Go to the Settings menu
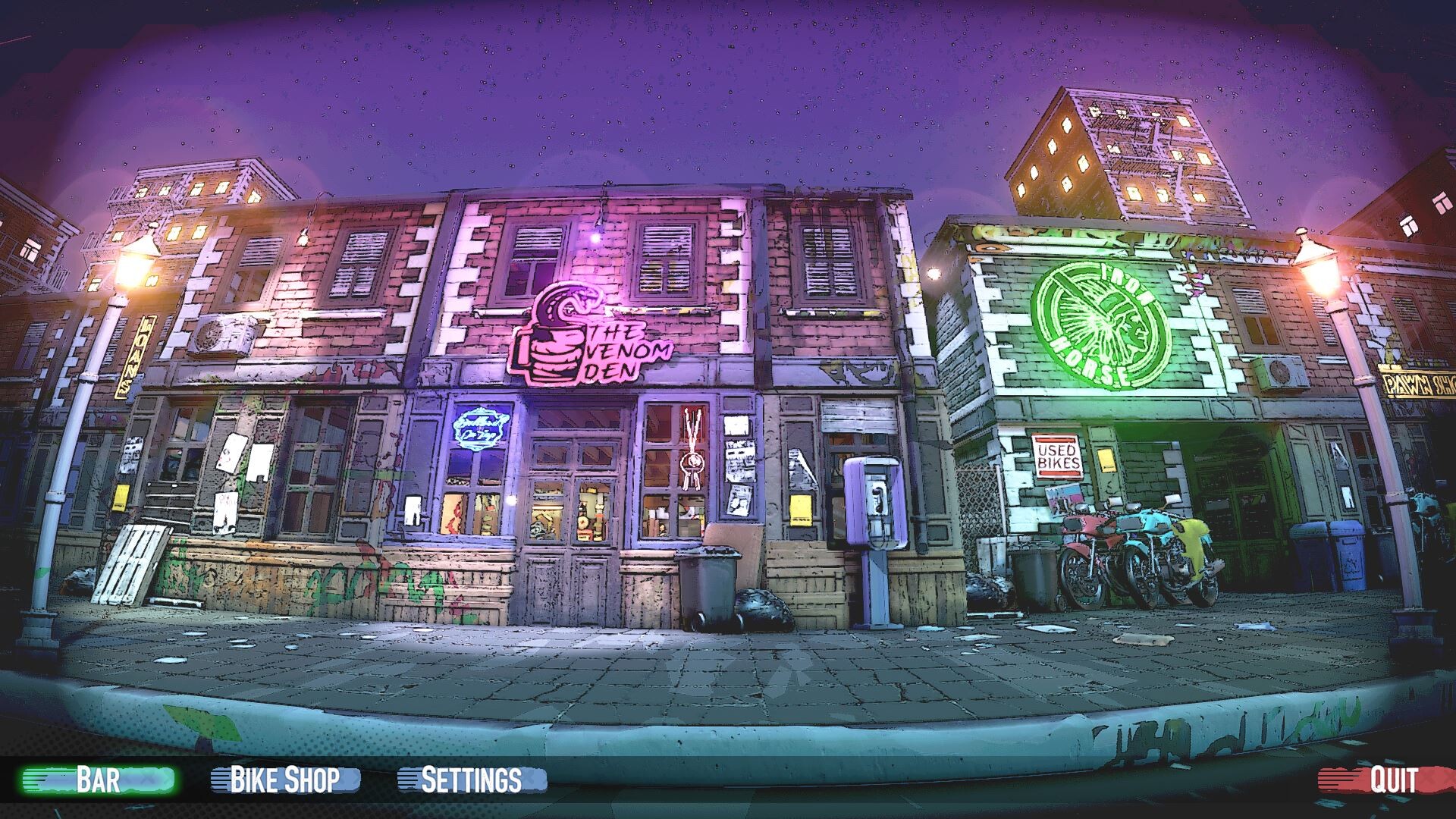1456x819 pixels. point(471,780)
